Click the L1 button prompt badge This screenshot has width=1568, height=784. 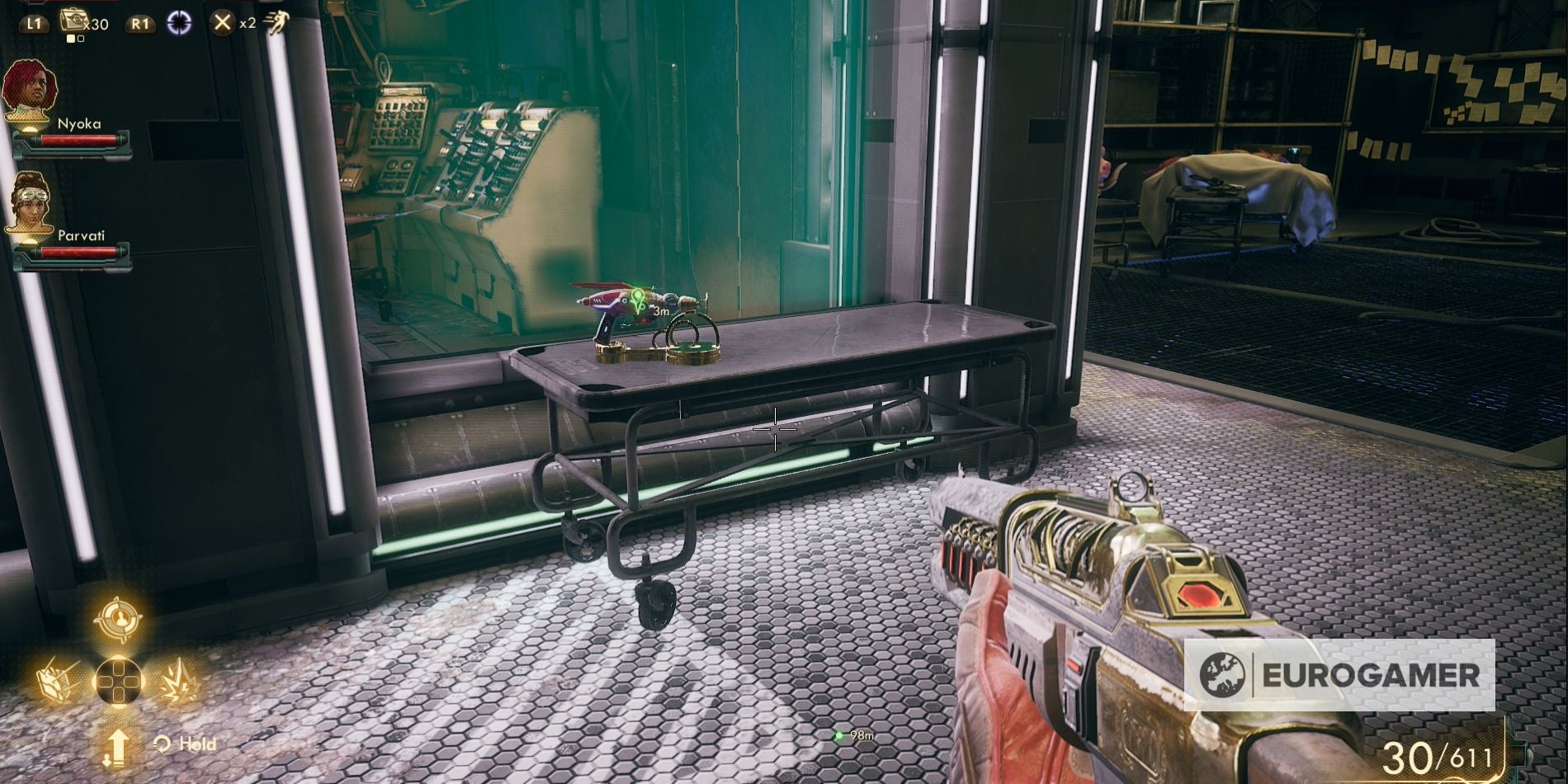coord(35,23)
